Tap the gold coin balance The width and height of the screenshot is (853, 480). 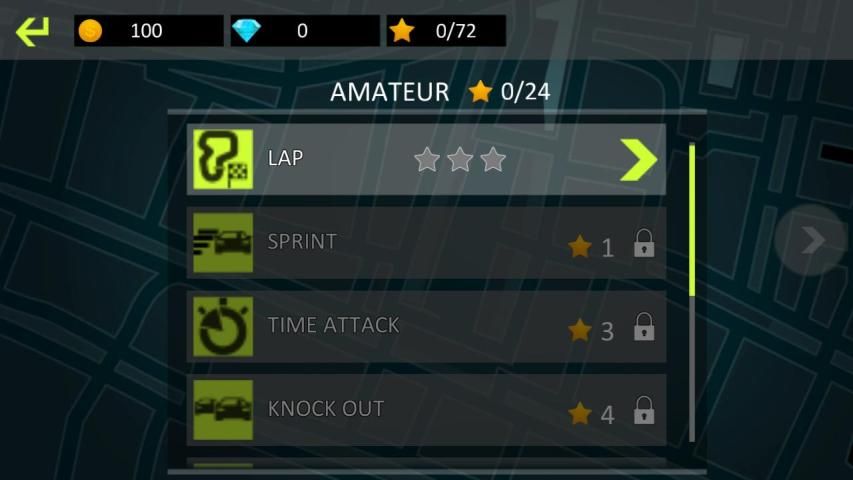(x=148, y=31)
